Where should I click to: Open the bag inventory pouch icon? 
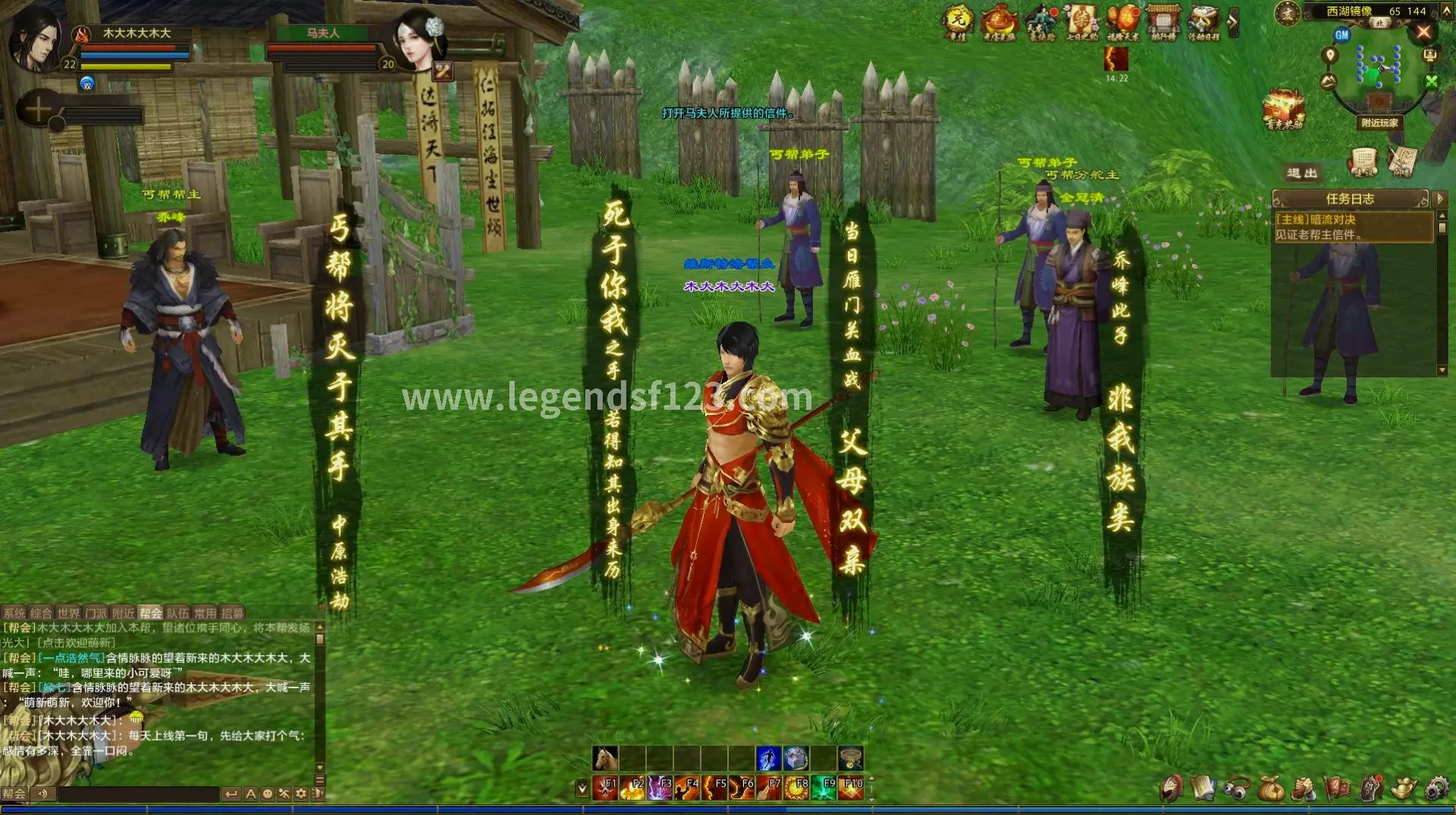click(1270, 788)
